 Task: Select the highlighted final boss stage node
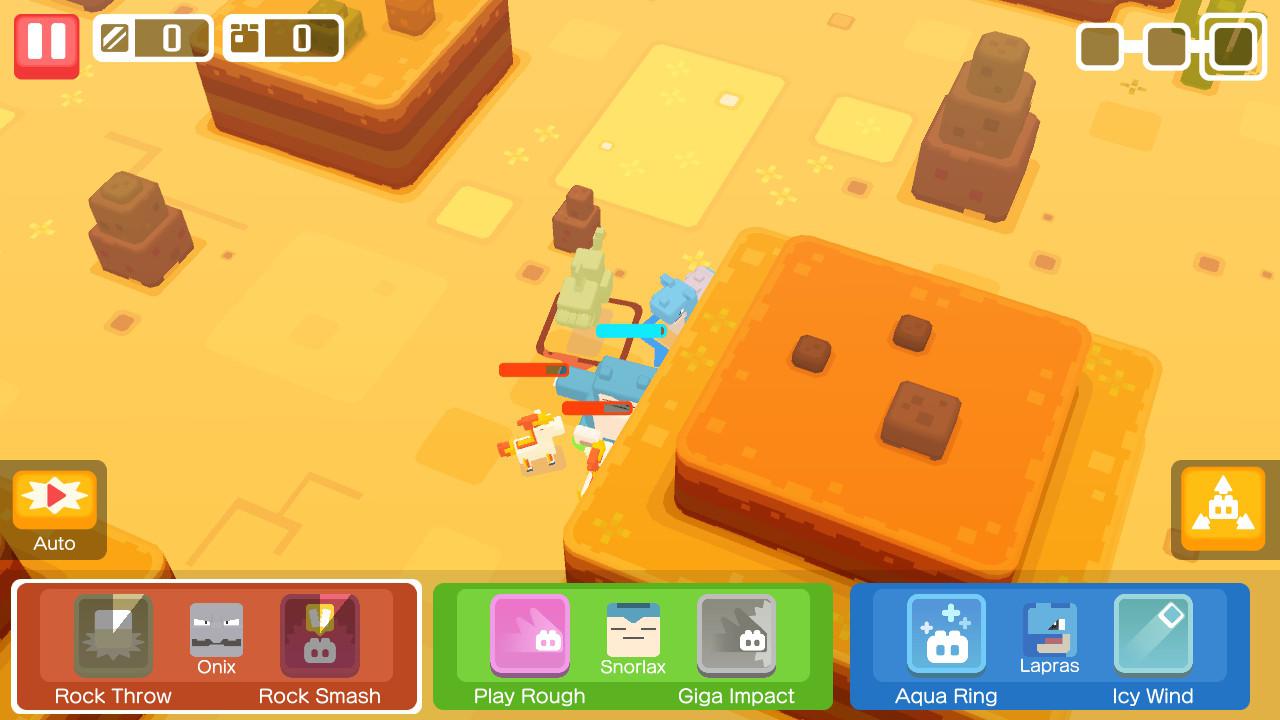1232,46
